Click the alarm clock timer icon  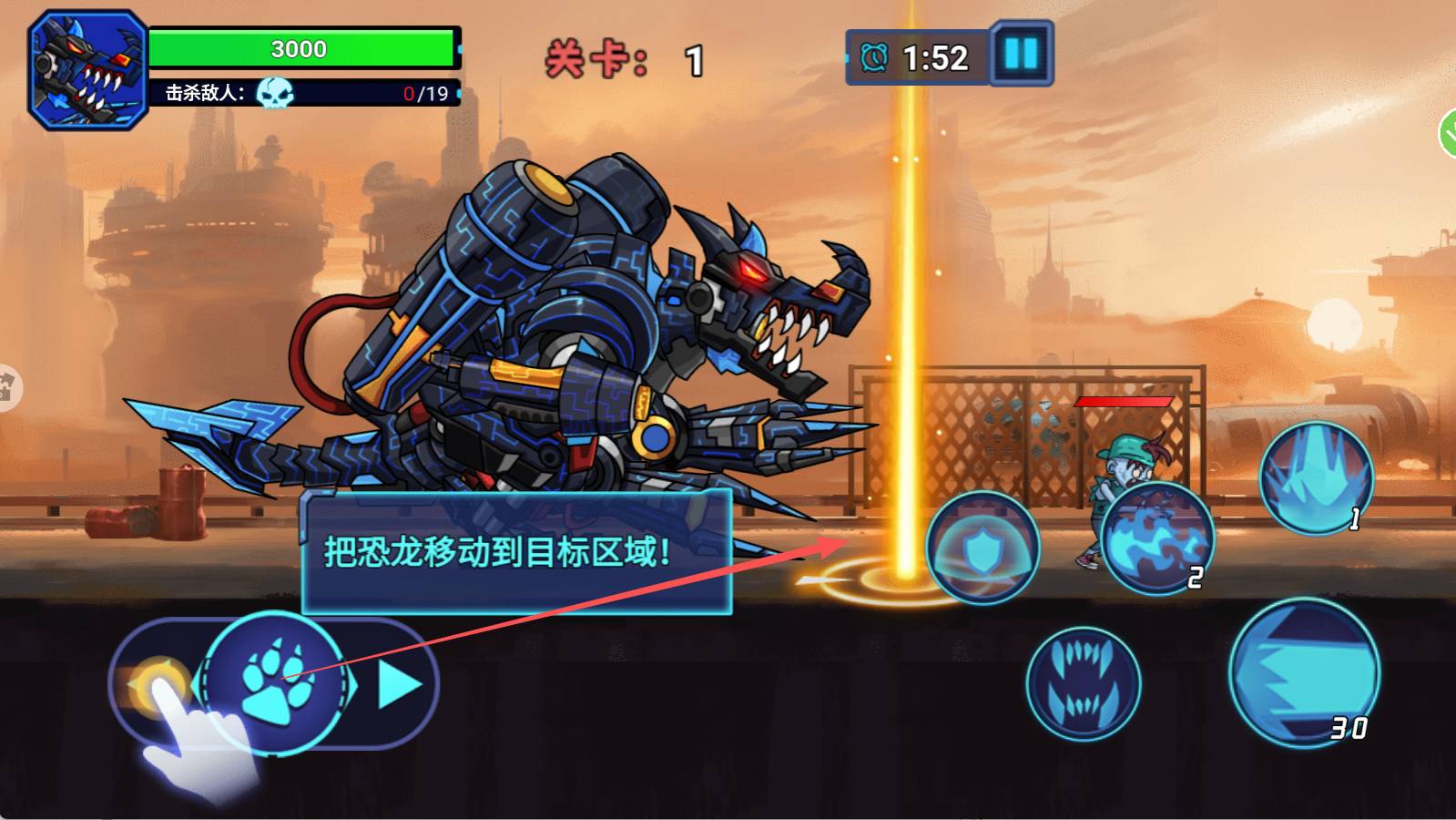pyautogui.click(x=874, y=55)
